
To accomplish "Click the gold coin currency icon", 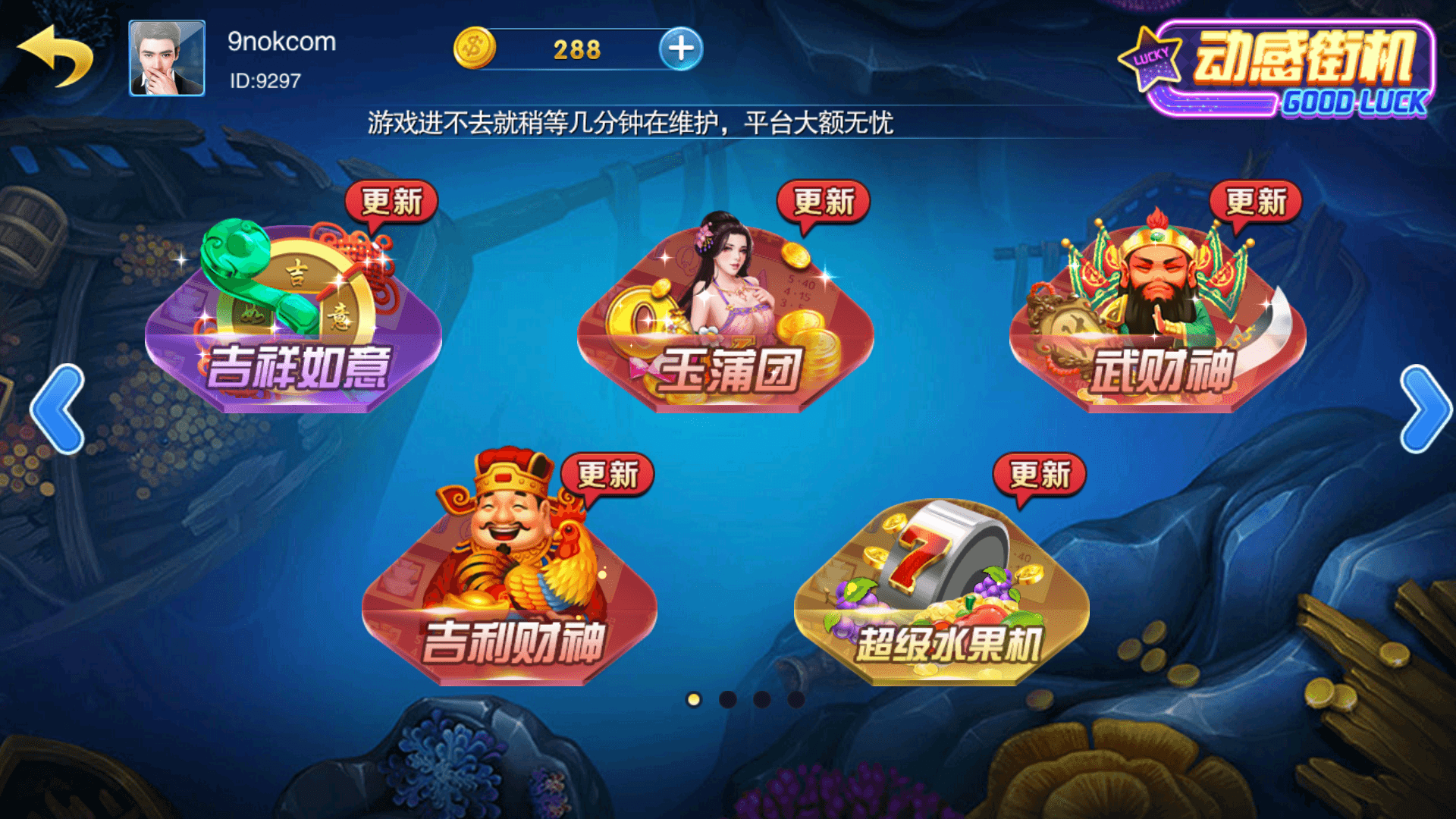I will coord(474,47).
